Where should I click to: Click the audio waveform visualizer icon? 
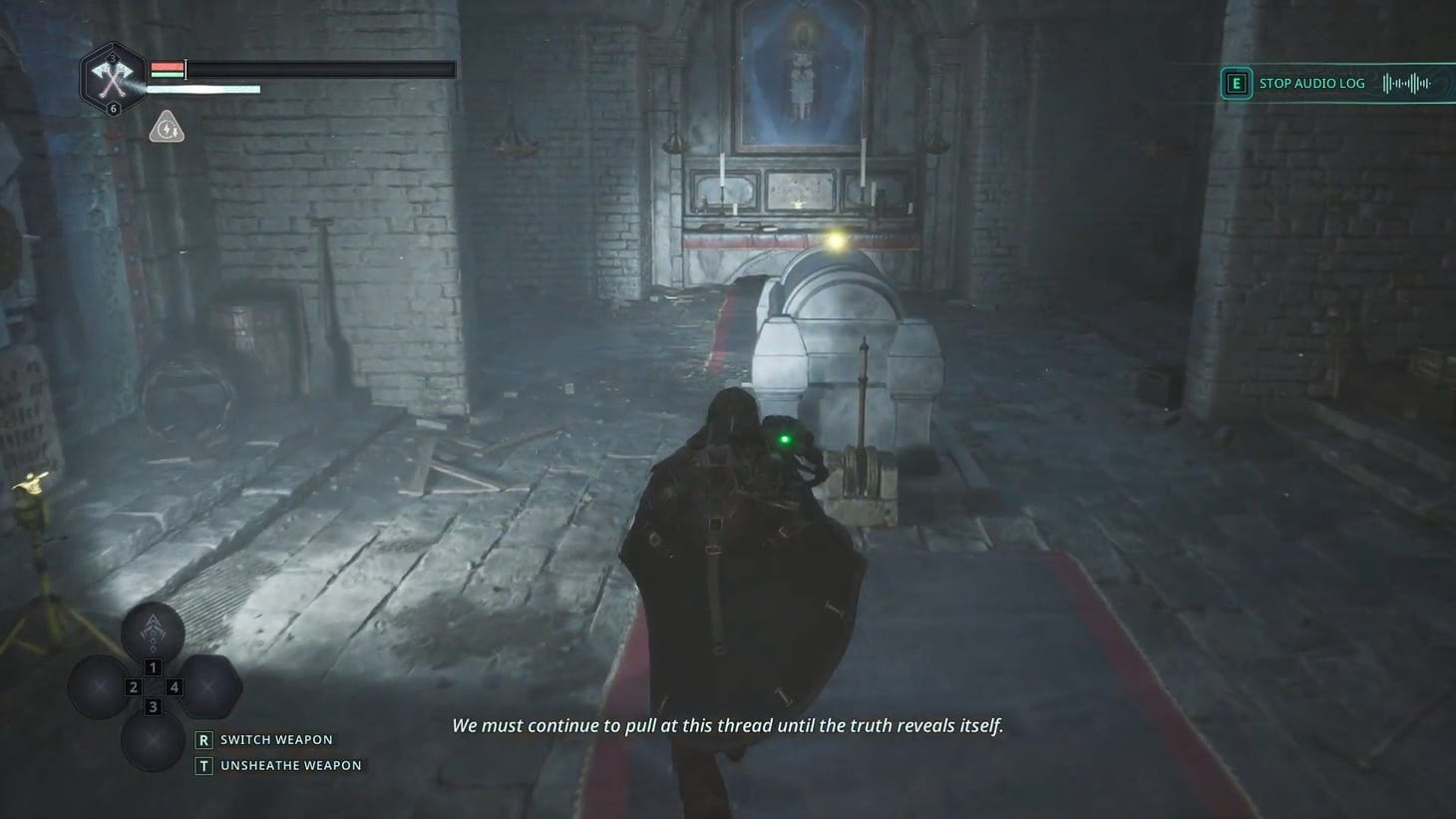click(x=1408, y=83)
